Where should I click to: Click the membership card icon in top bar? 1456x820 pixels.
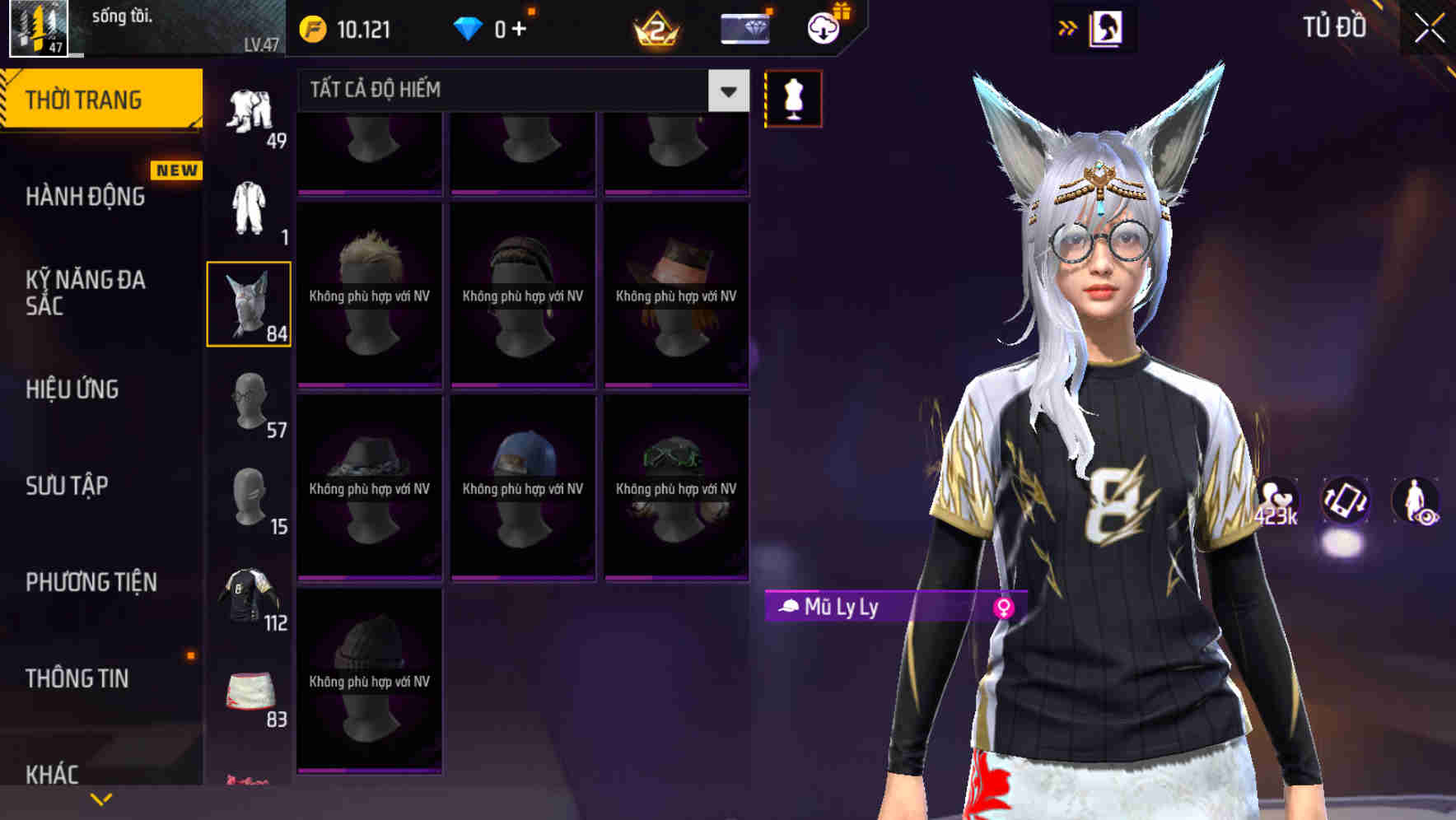745,27
